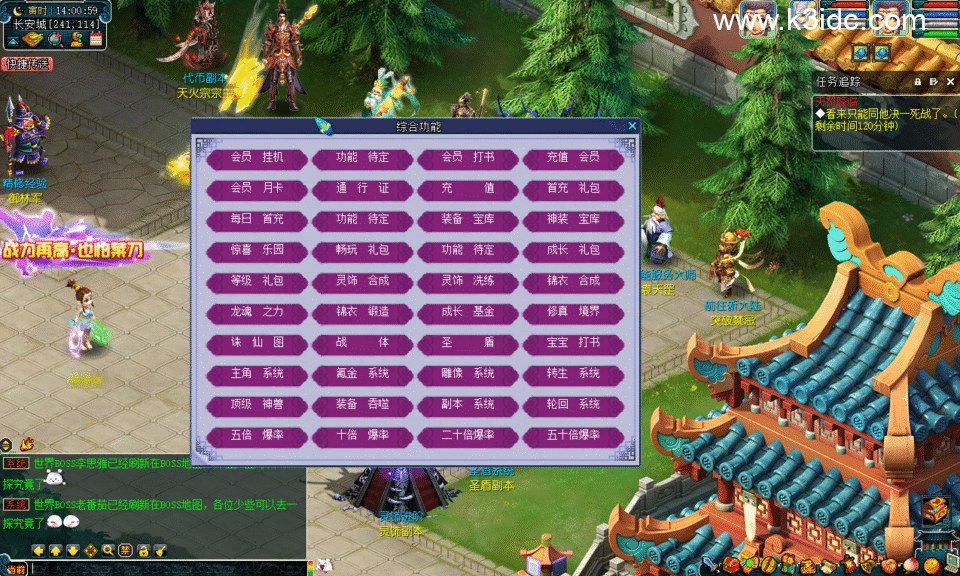960x576 pixels.
Task: Open the 会员 月卡 option
Action: tap(257, 189)
